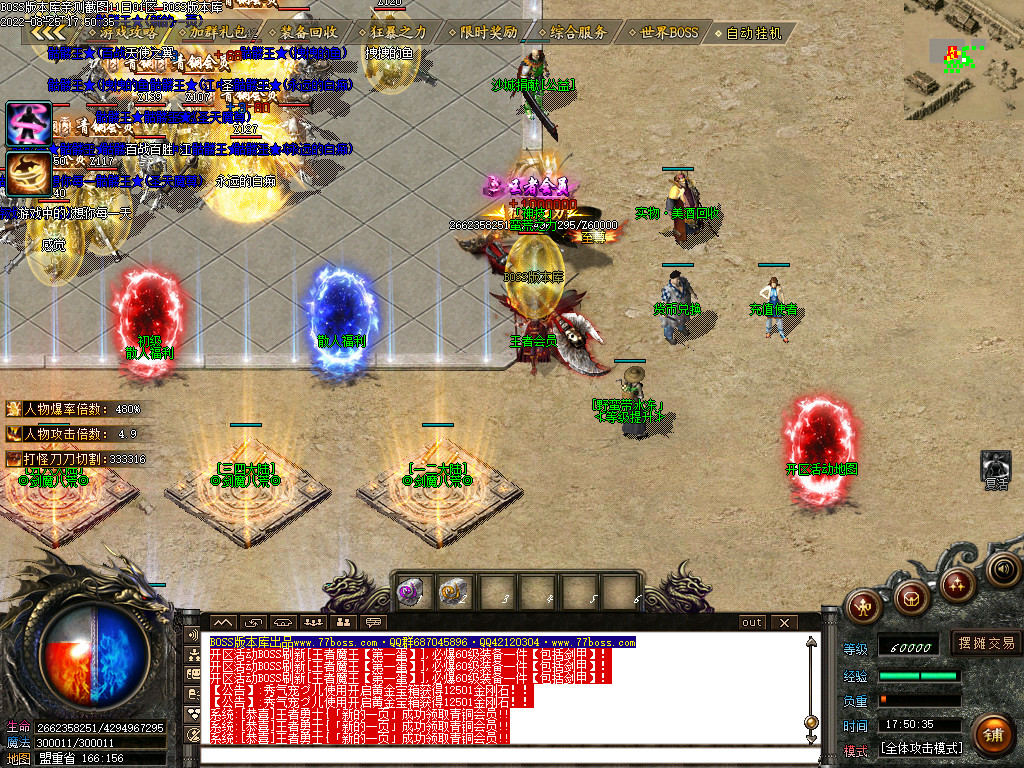Select the 装备回收 equipment recycle menu
Screen dimensions: 1024x768
click(x=308, y=32)
